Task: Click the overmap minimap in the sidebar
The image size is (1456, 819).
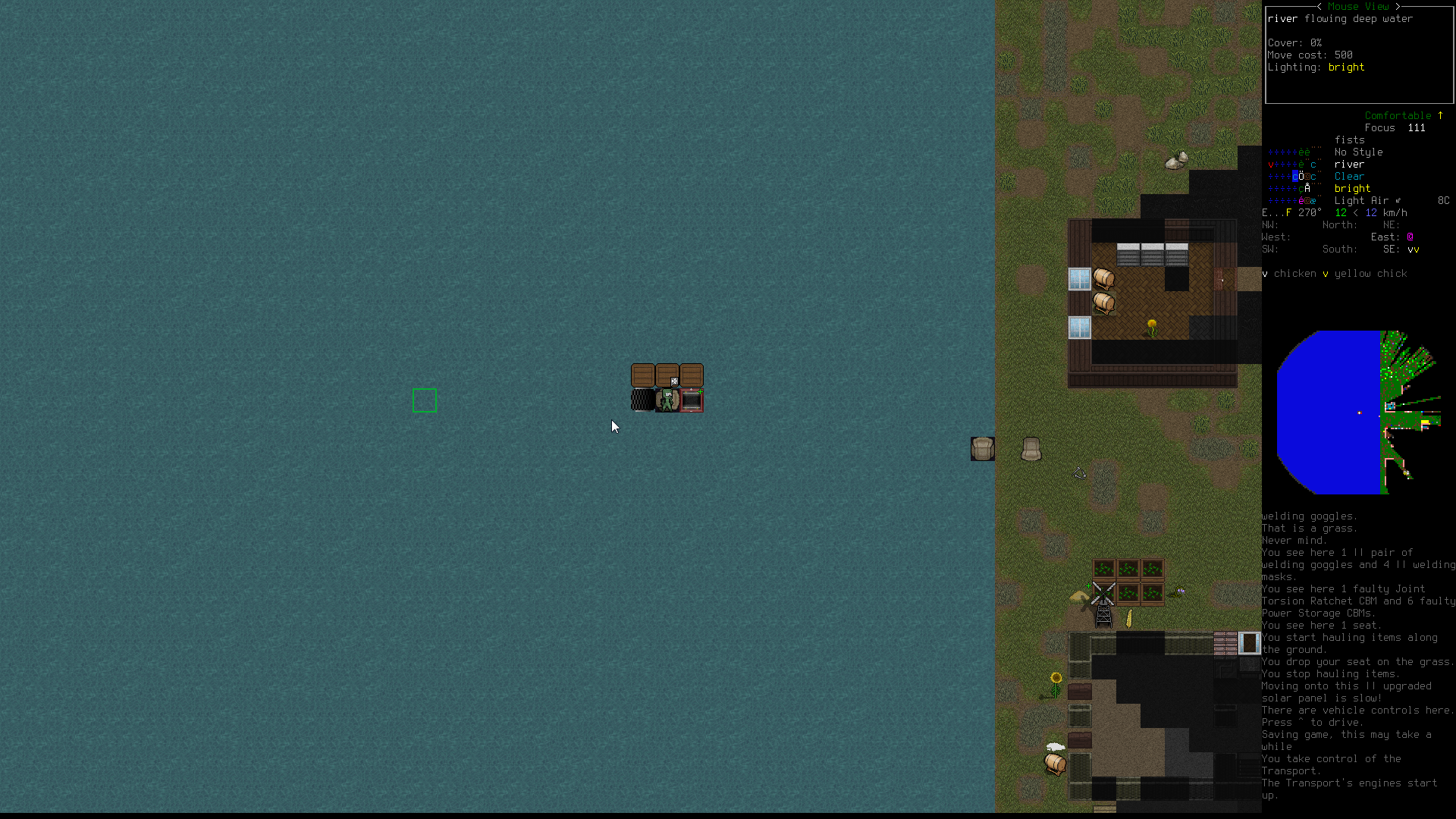Action: click(1358, 412)
